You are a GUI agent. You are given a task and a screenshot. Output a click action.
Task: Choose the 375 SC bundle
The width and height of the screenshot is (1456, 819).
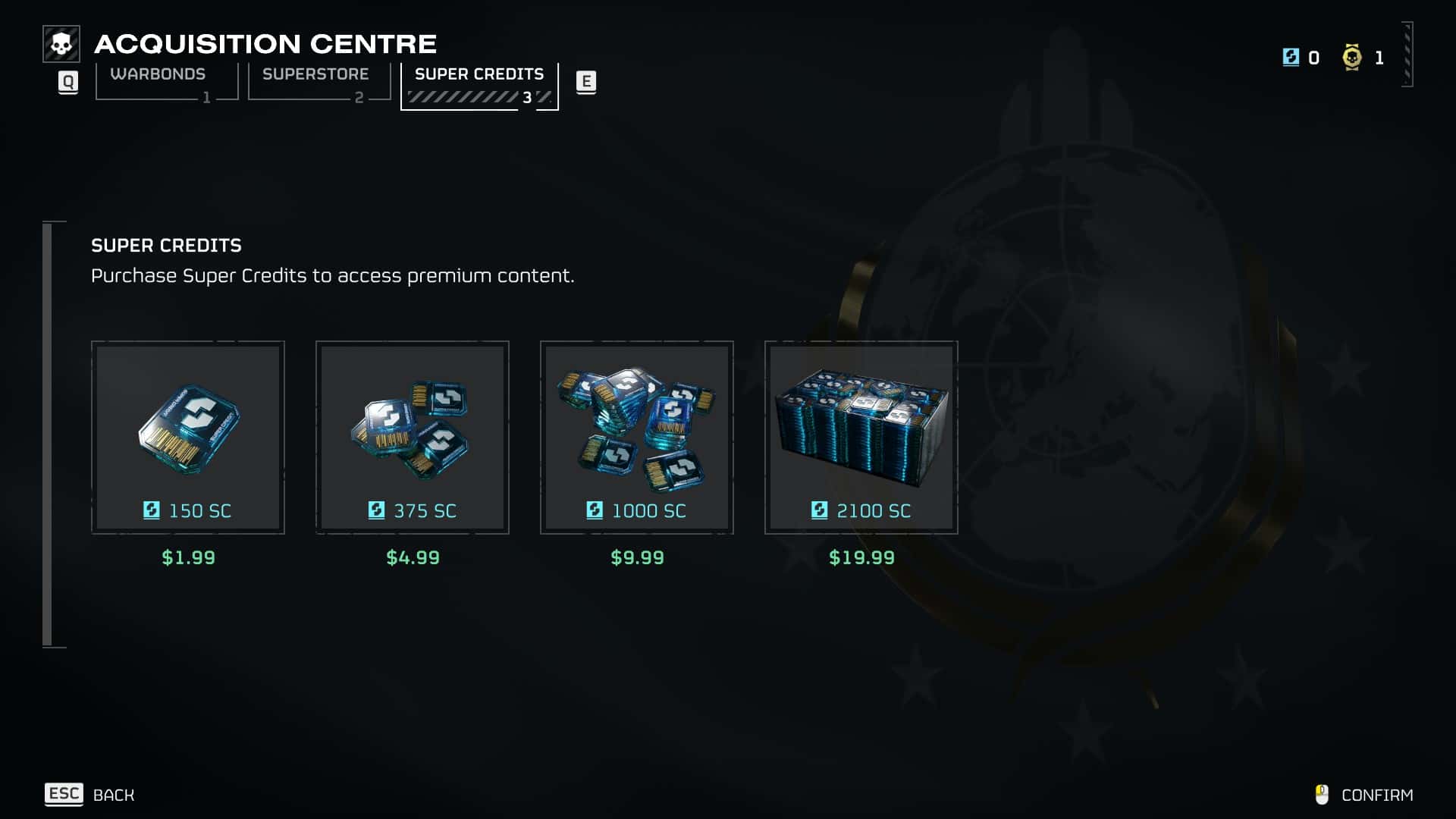point(413,438)
